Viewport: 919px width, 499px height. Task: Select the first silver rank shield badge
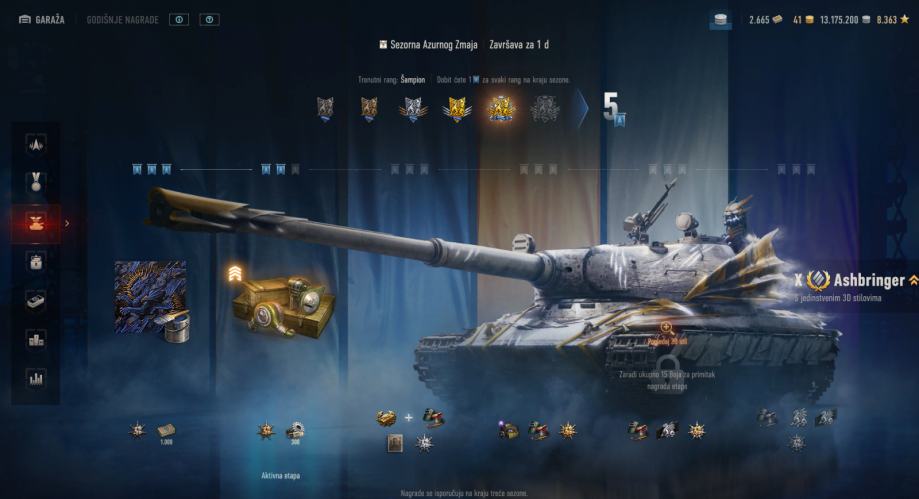(324, 108)
